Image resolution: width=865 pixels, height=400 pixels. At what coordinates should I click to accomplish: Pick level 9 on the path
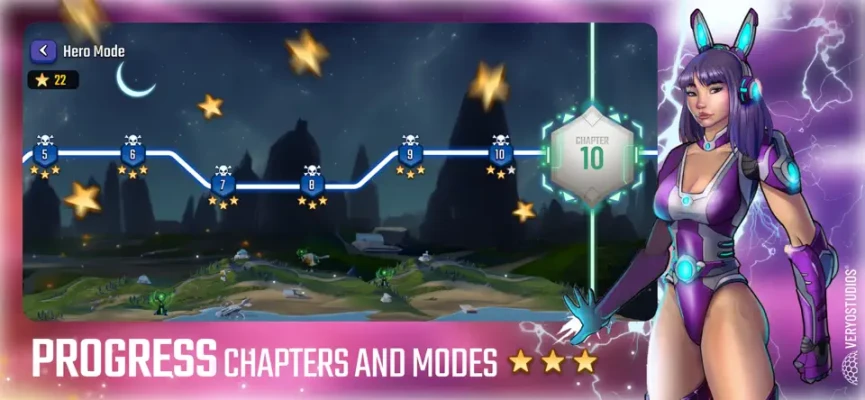coord(408,155)
